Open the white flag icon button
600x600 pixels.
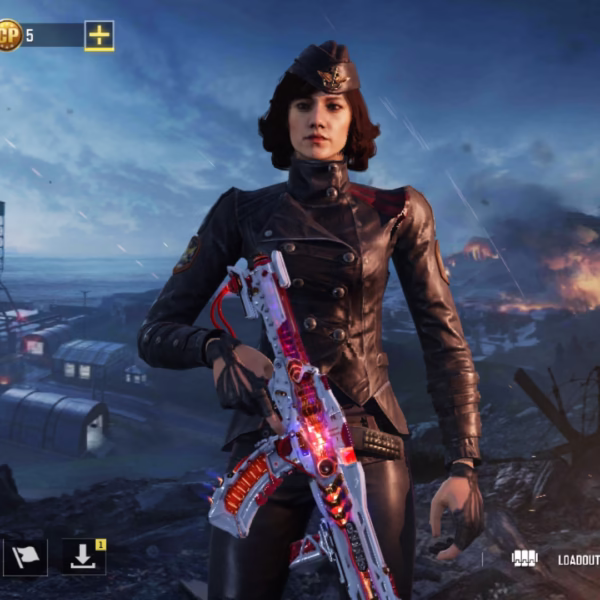[x=25, y=557]
